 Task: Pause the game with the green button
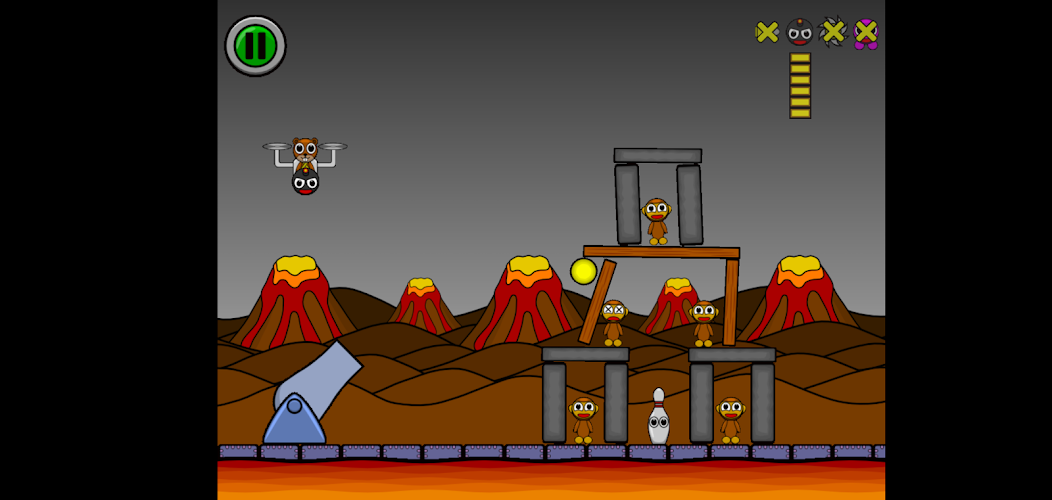pos(255,46)
